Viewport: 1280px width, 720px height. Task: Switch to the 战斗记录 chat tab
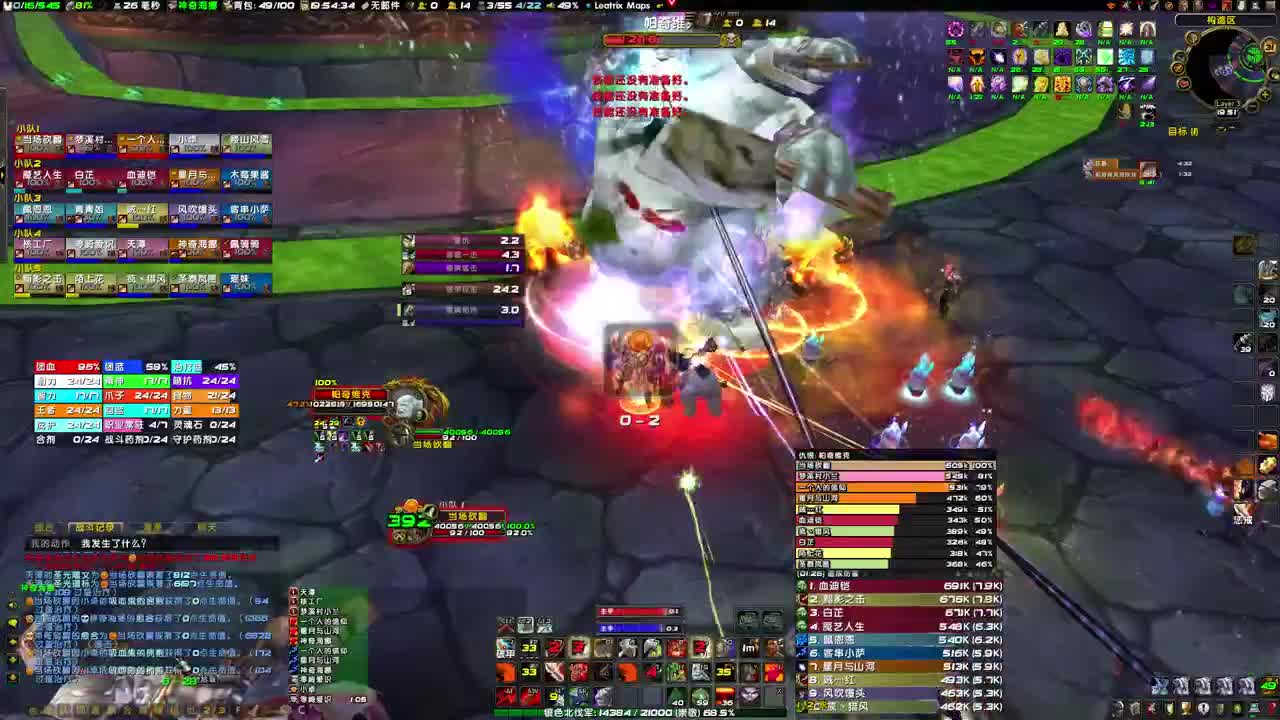pos(95,526)
